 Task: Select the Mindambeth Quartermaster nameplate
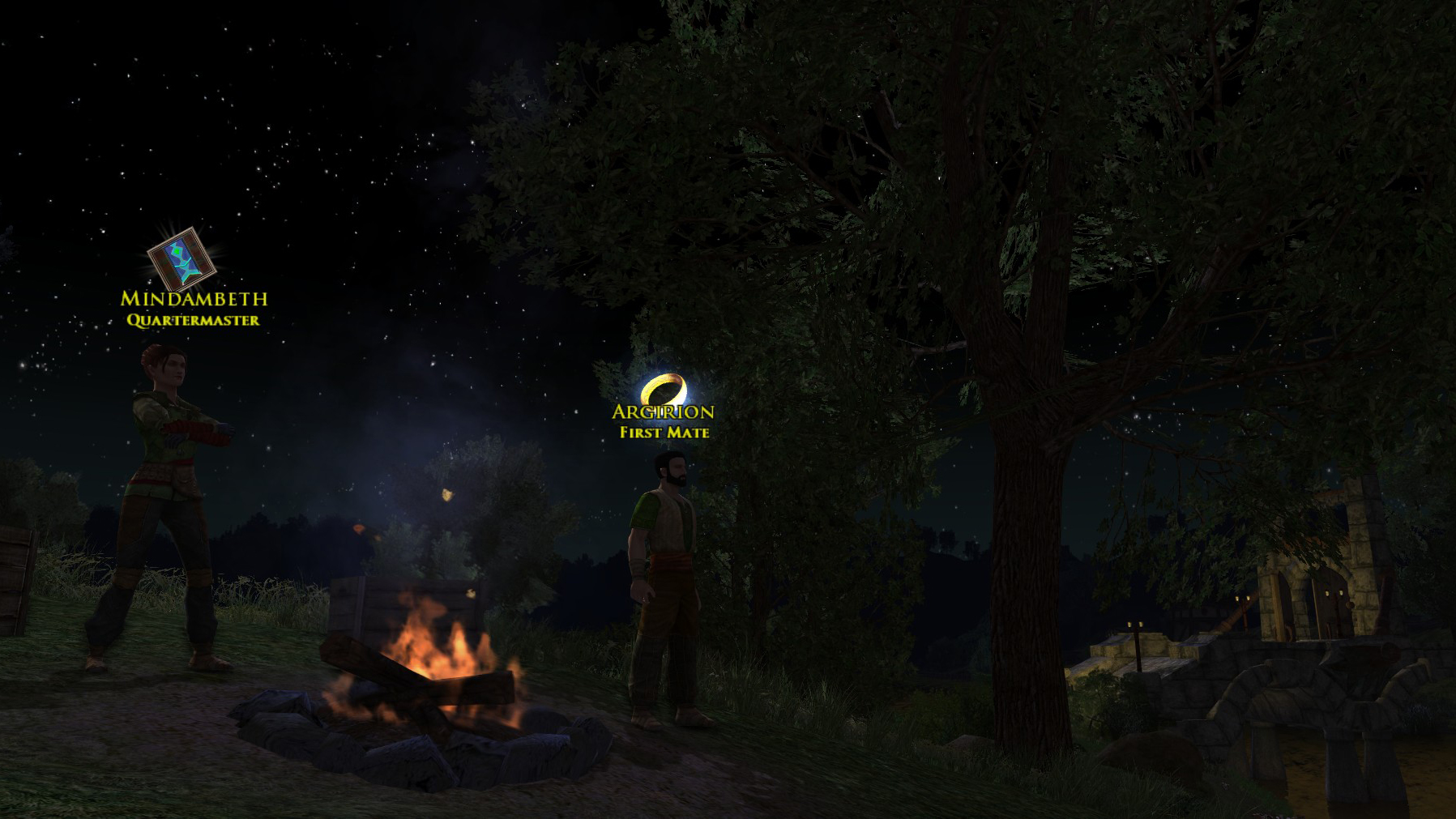pyautogui.click(x=194, y=309)
